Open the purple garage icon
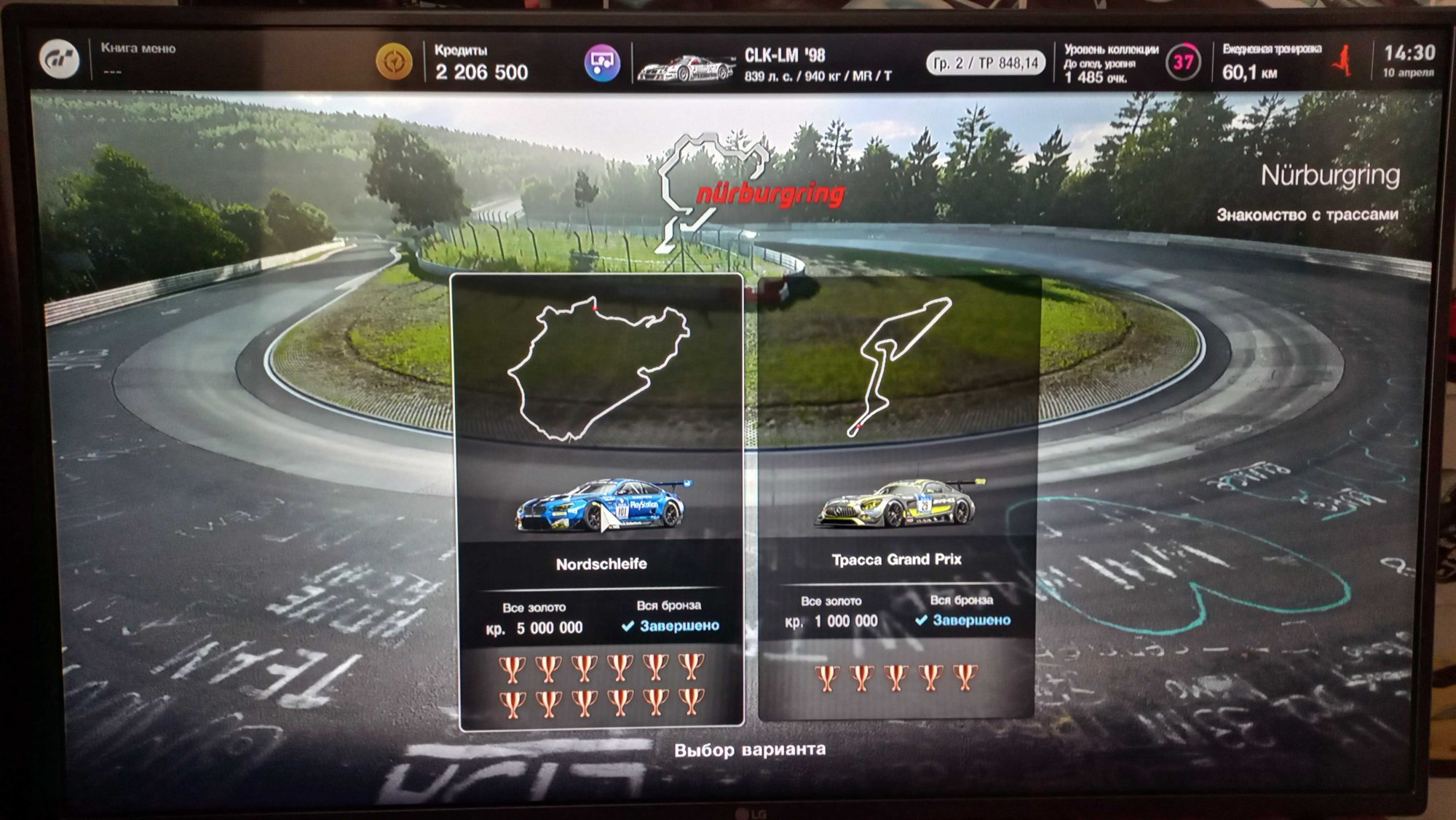This screenshot has width=1456, height=820. tap(601, 63)
